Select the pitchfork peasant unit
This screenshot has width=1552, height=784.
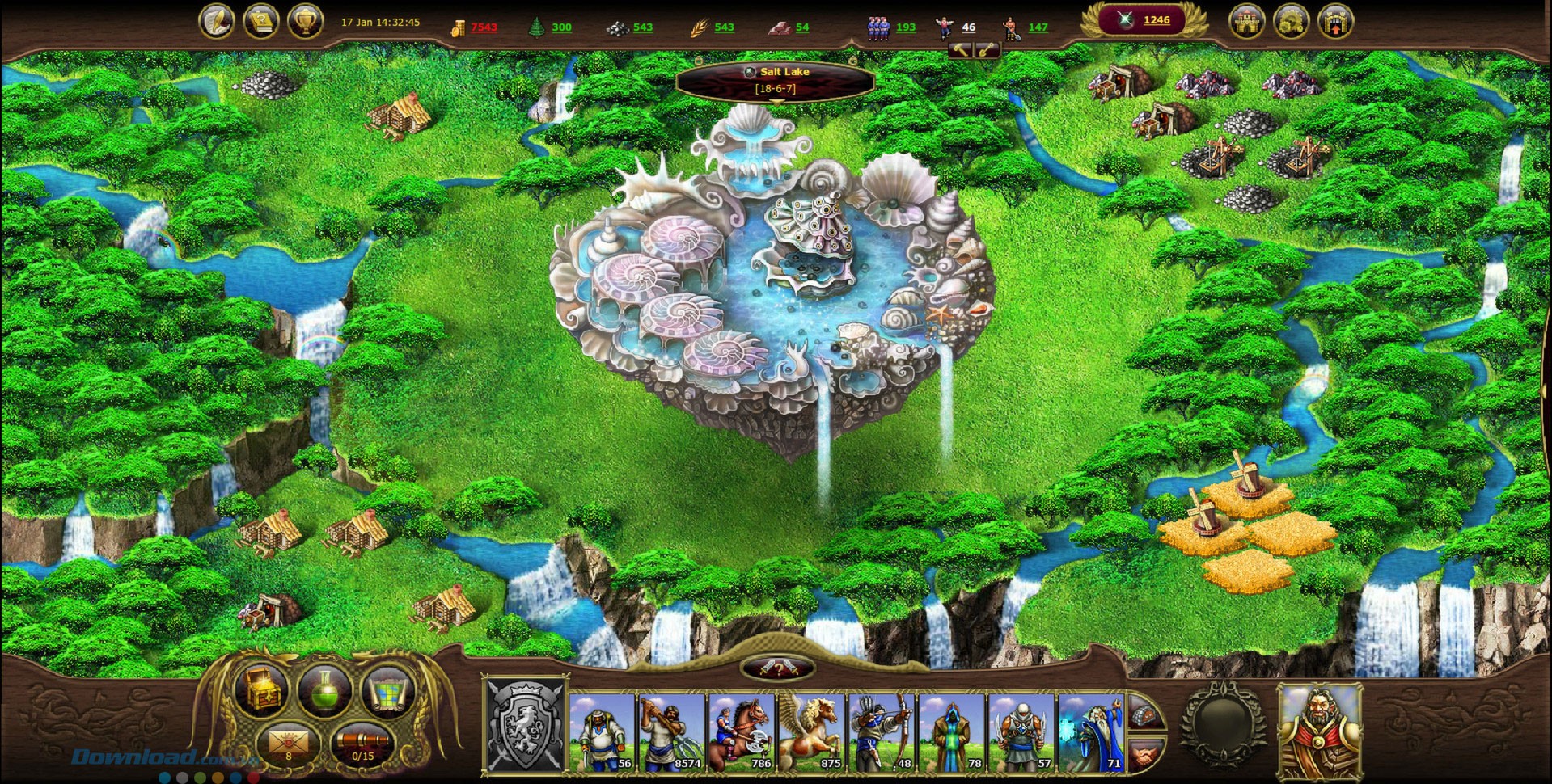[x=672, y=731]
